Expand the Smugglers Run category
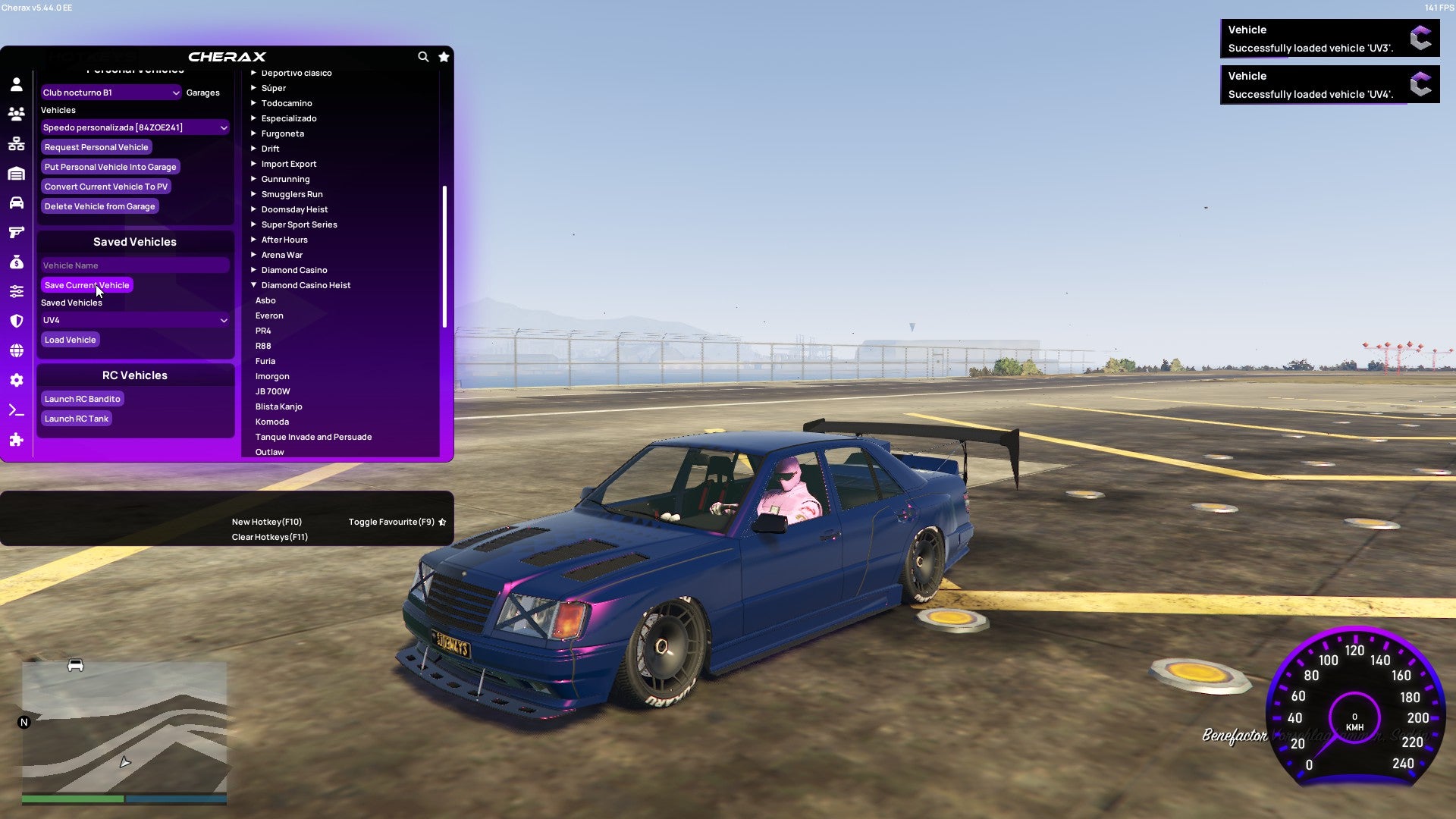This screenshot has height=819, width=1456. tap(291, 194)
